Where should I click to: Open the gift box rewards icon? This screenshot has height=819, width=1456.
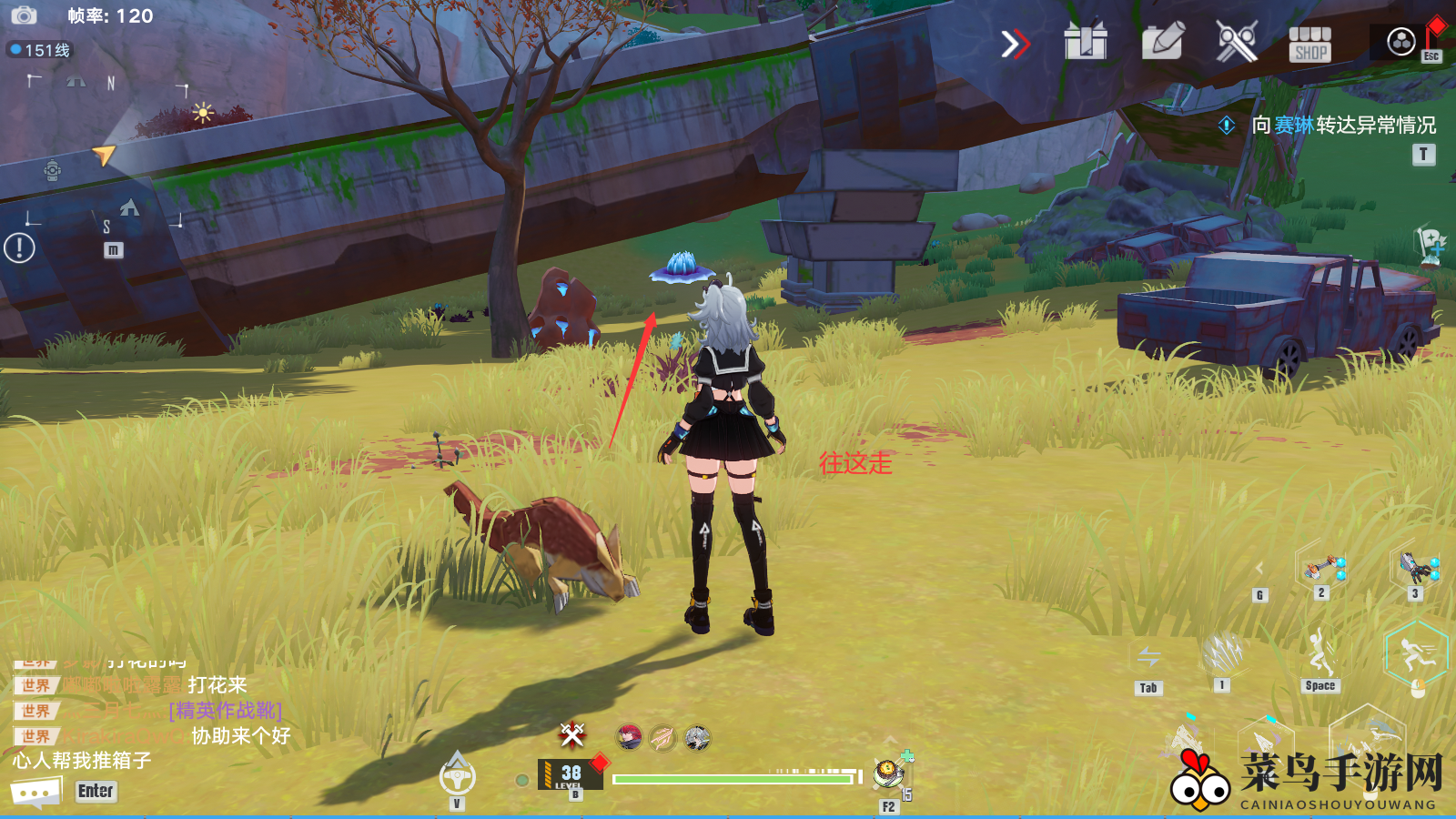(x=1086, y=41)
